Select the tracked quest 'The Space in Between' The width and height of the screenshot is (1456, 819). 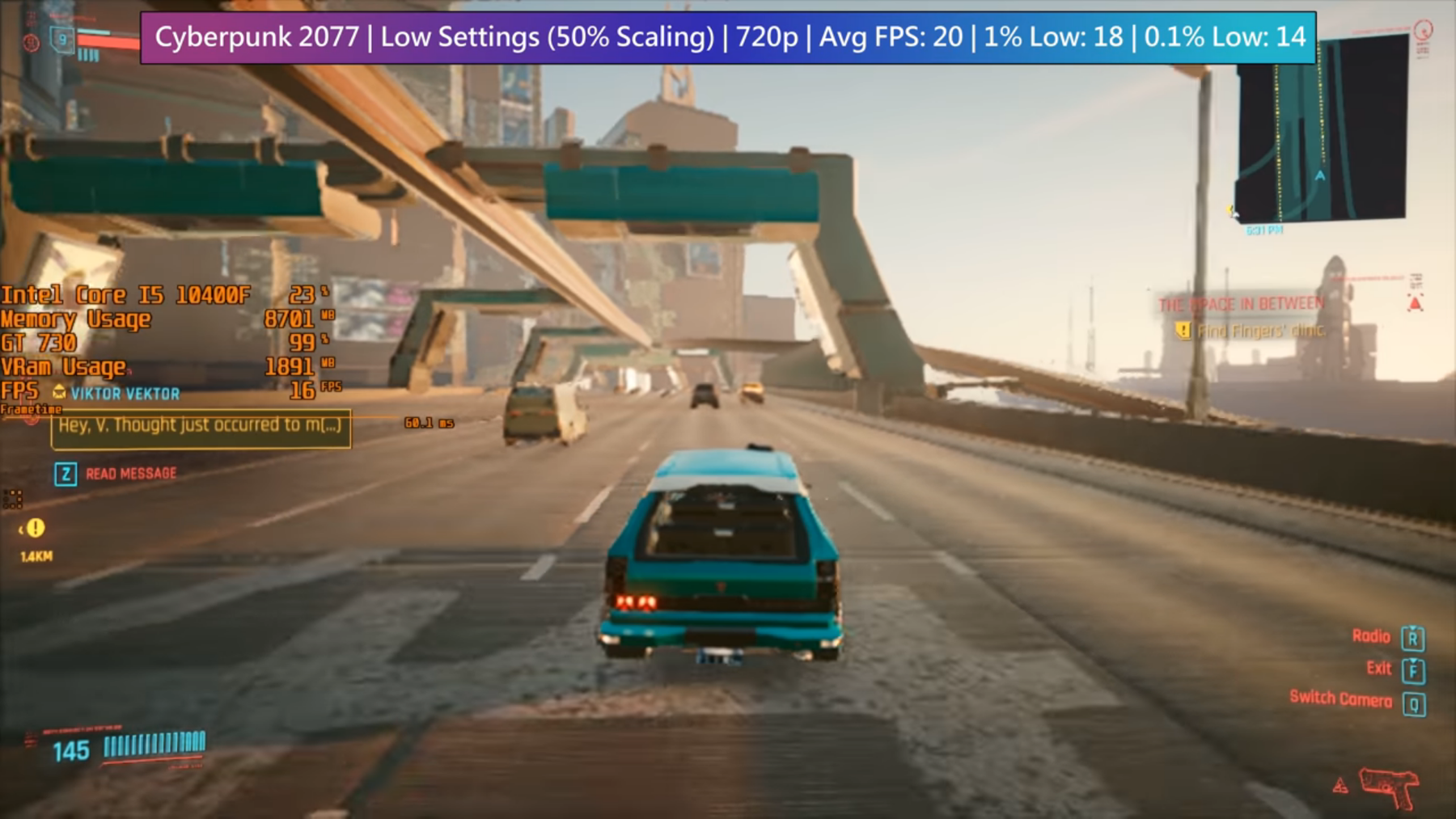[1241, 304]
